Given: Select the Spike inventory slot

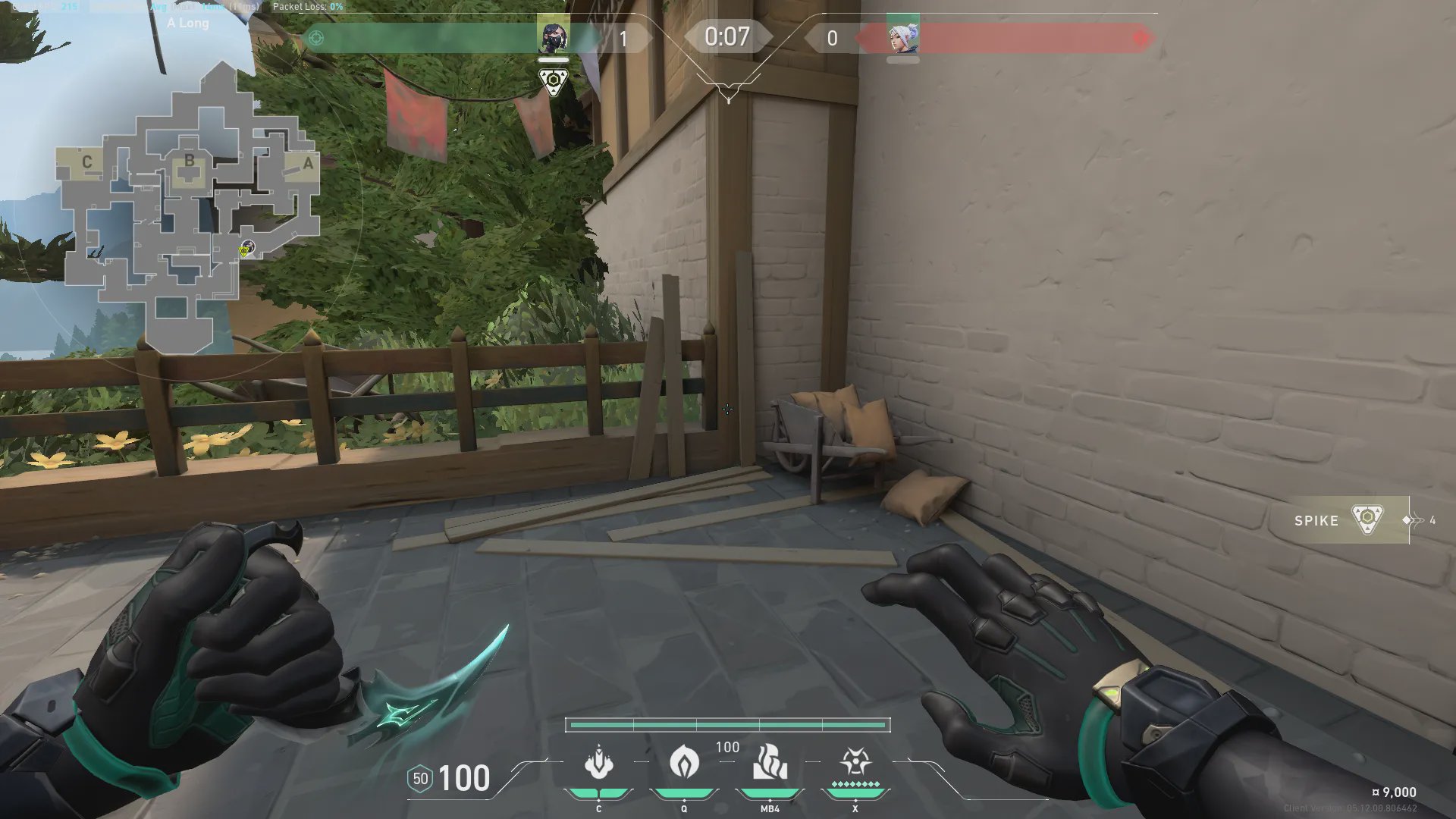Looking at the screenshot, I should click(1341, 520).
